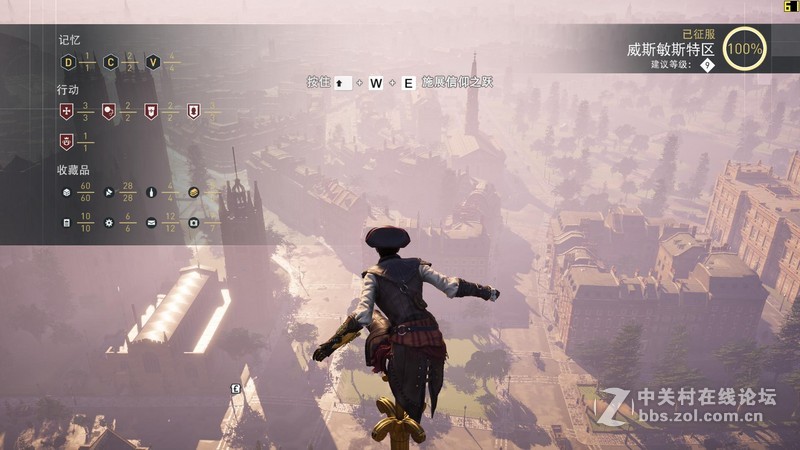Screen dimensions: 800x450
Task: Select the hexagonal D memory icon
Action: click(68, 62)
